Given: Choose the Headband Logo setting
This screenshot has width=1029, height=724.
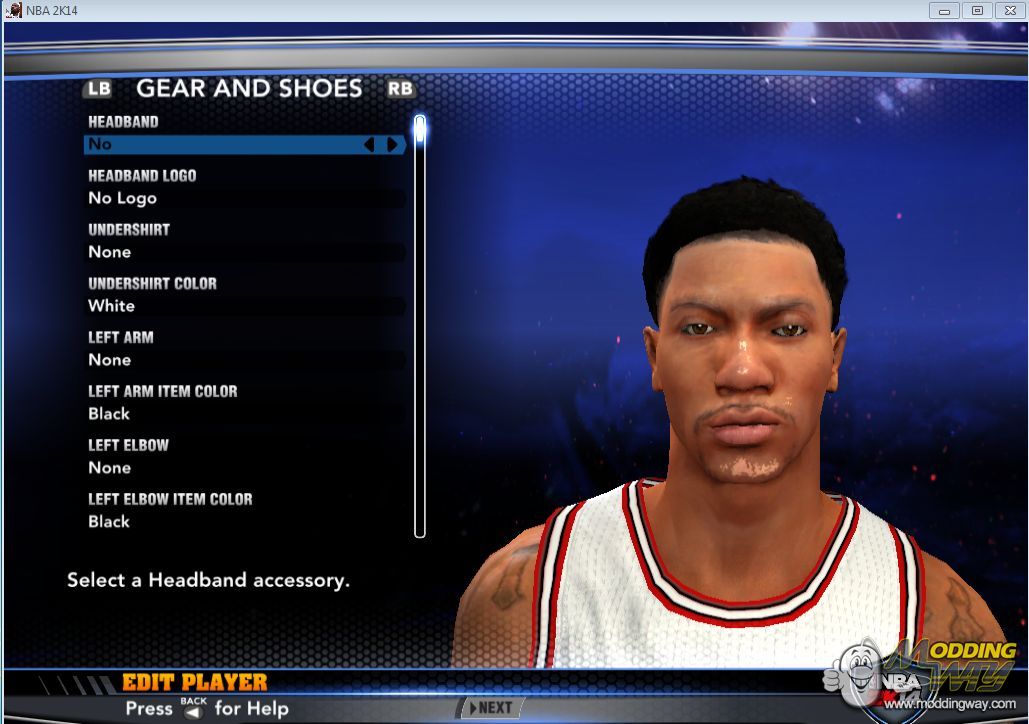Looking at the screenshot, I should point(245,198).
